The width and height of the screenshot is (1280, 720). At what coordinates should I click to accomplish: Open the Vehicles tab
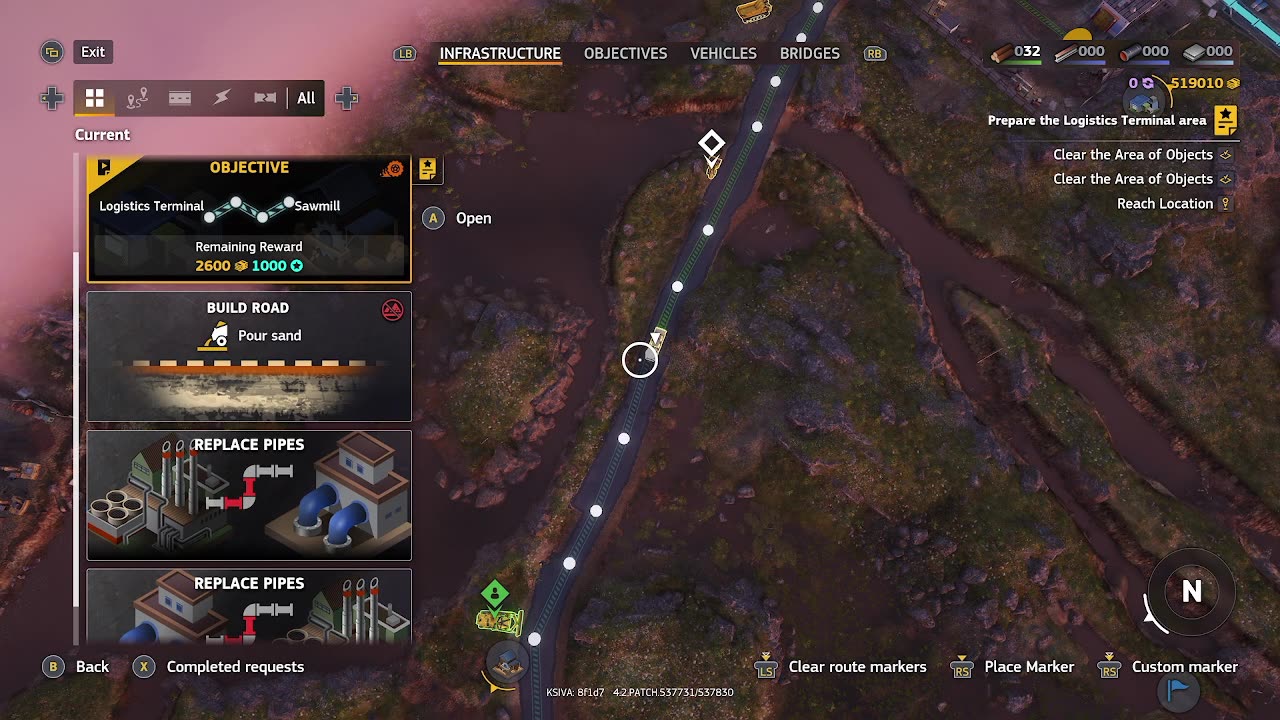(723, 53)
